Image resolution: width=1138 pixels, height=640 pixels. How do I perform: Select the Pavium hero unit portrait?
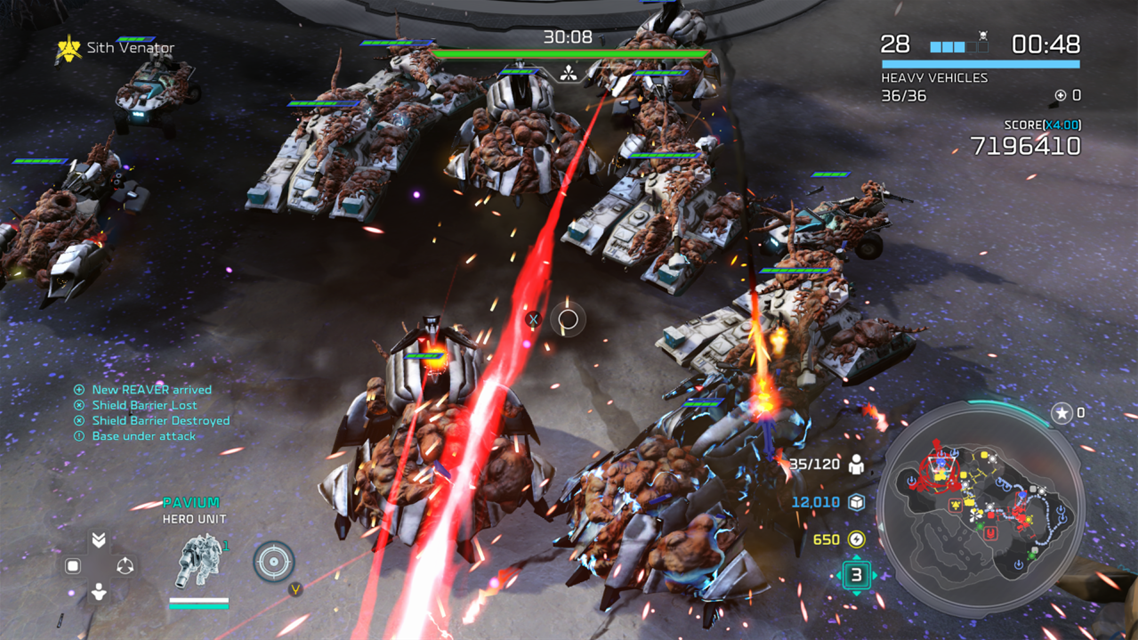(198, 562)
